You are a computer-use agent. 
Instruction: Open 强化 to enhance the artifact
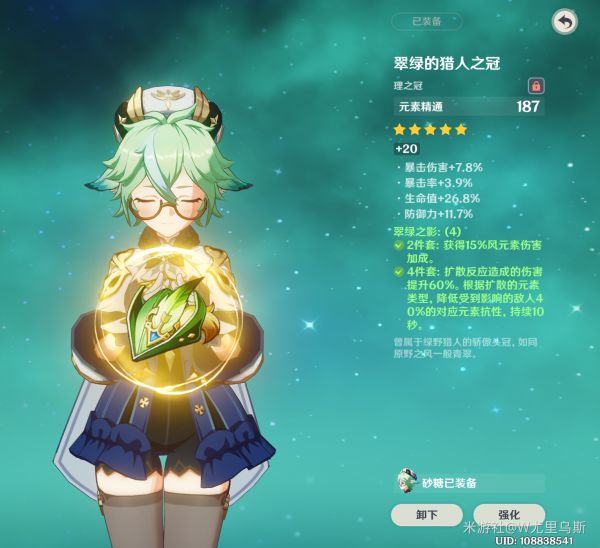(x=508, y=514)
